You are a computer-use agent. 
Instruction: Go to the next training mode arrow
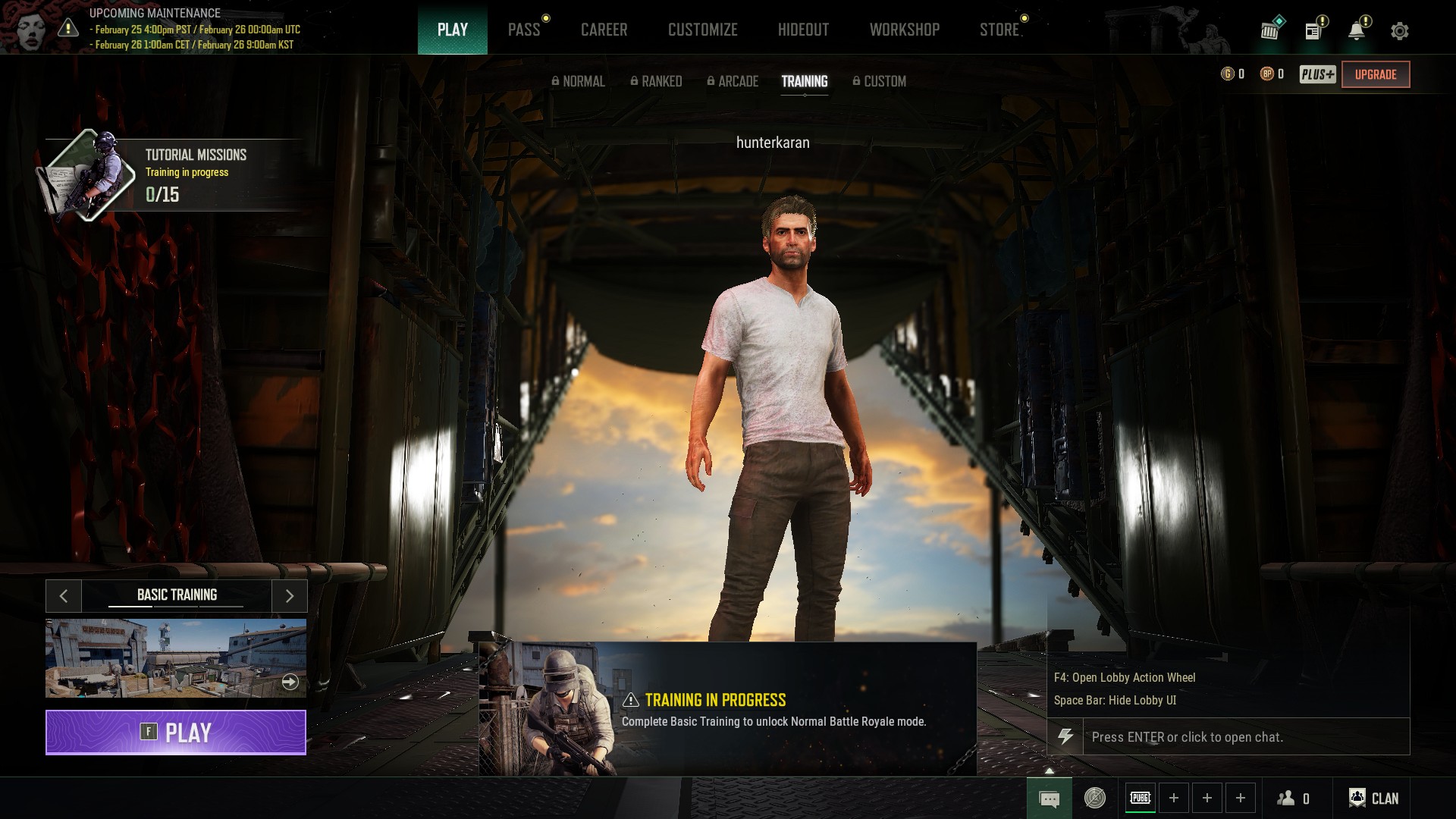[289, 596]
